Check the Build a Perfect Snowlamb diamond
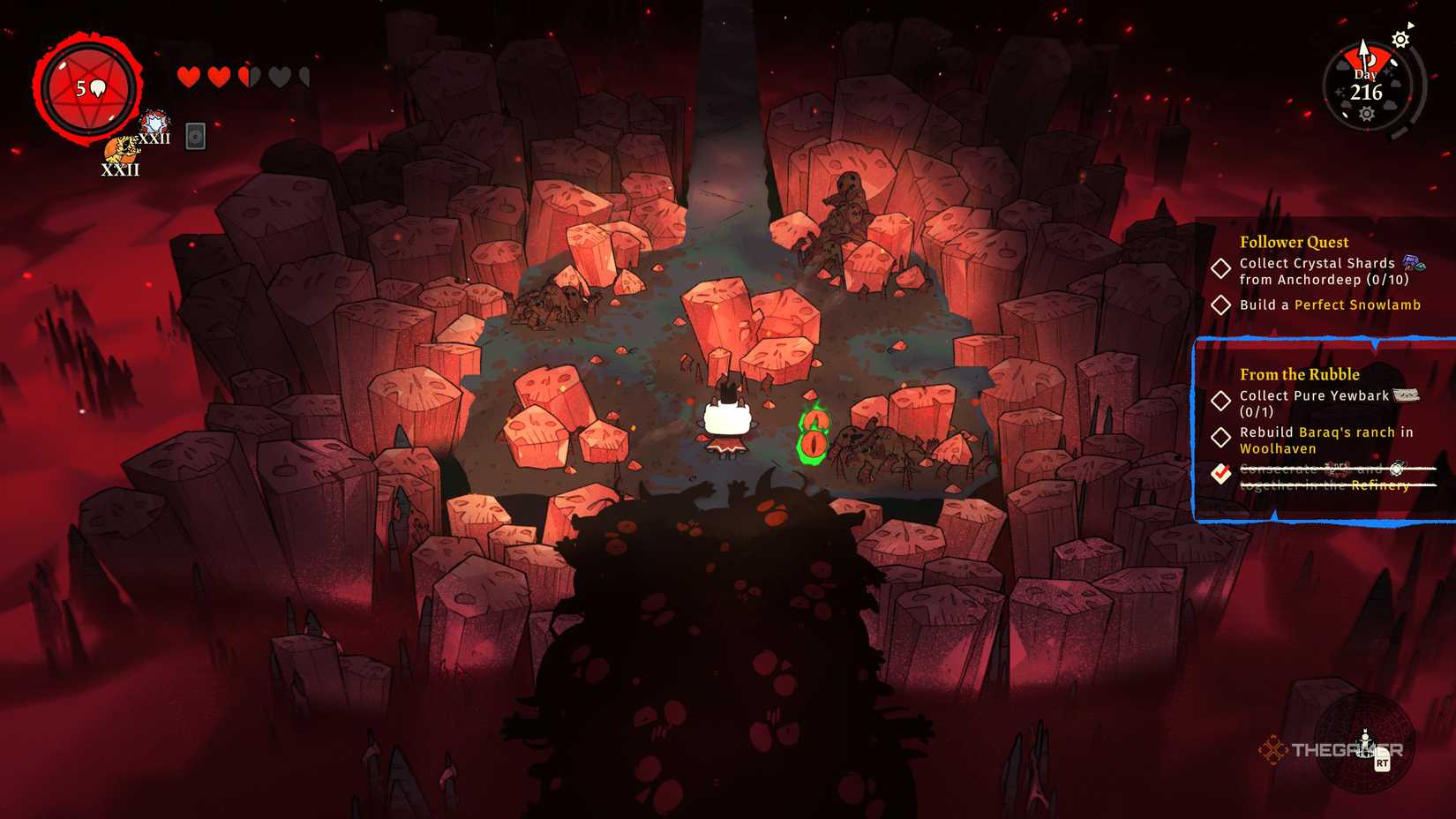Screen dimensions: 1456x819 (1221, 304)
